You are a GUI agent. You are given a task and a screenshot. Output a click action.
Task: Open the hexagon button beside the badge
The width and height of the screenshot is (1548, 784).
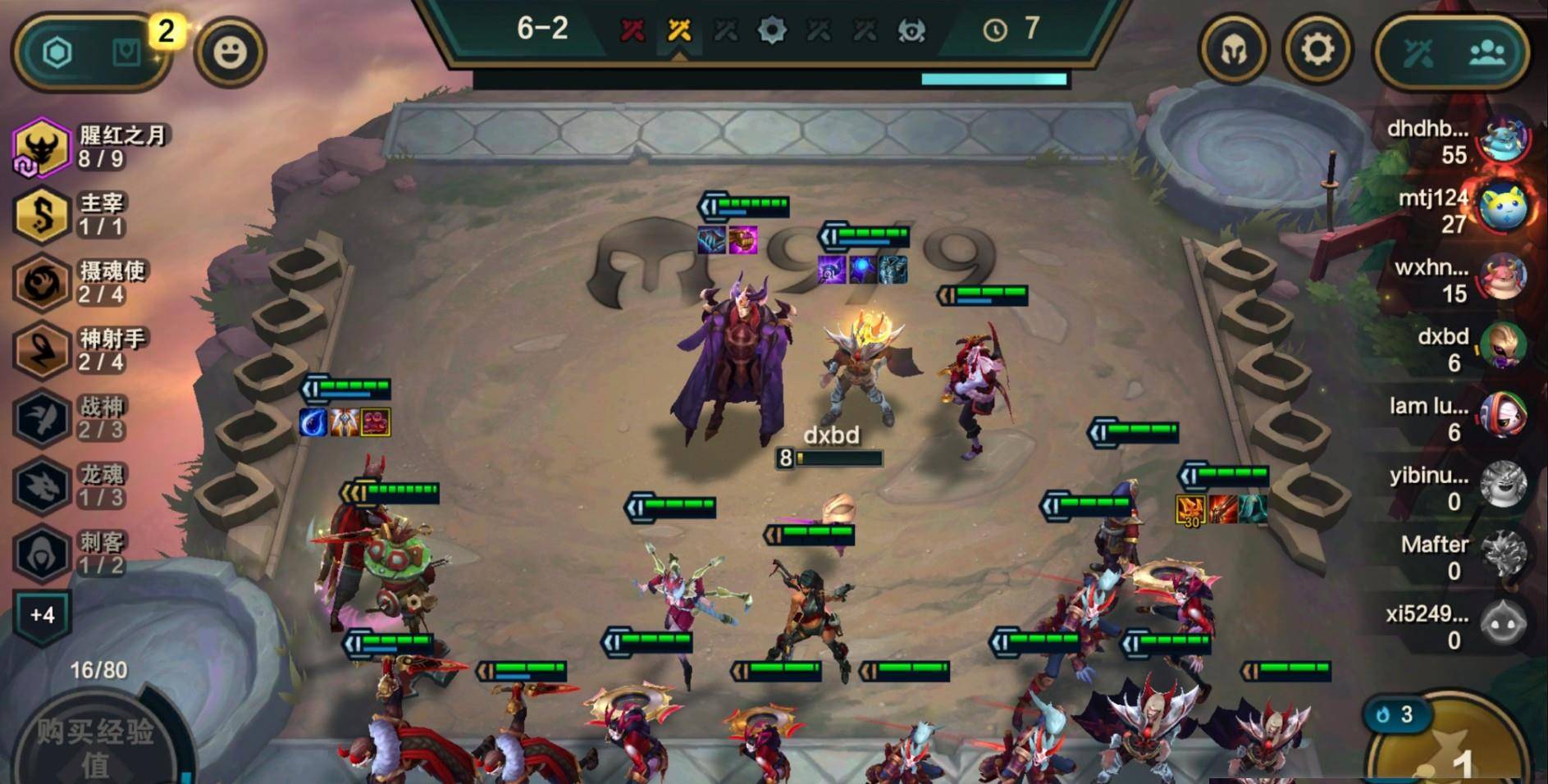click(x=57, y=53)
